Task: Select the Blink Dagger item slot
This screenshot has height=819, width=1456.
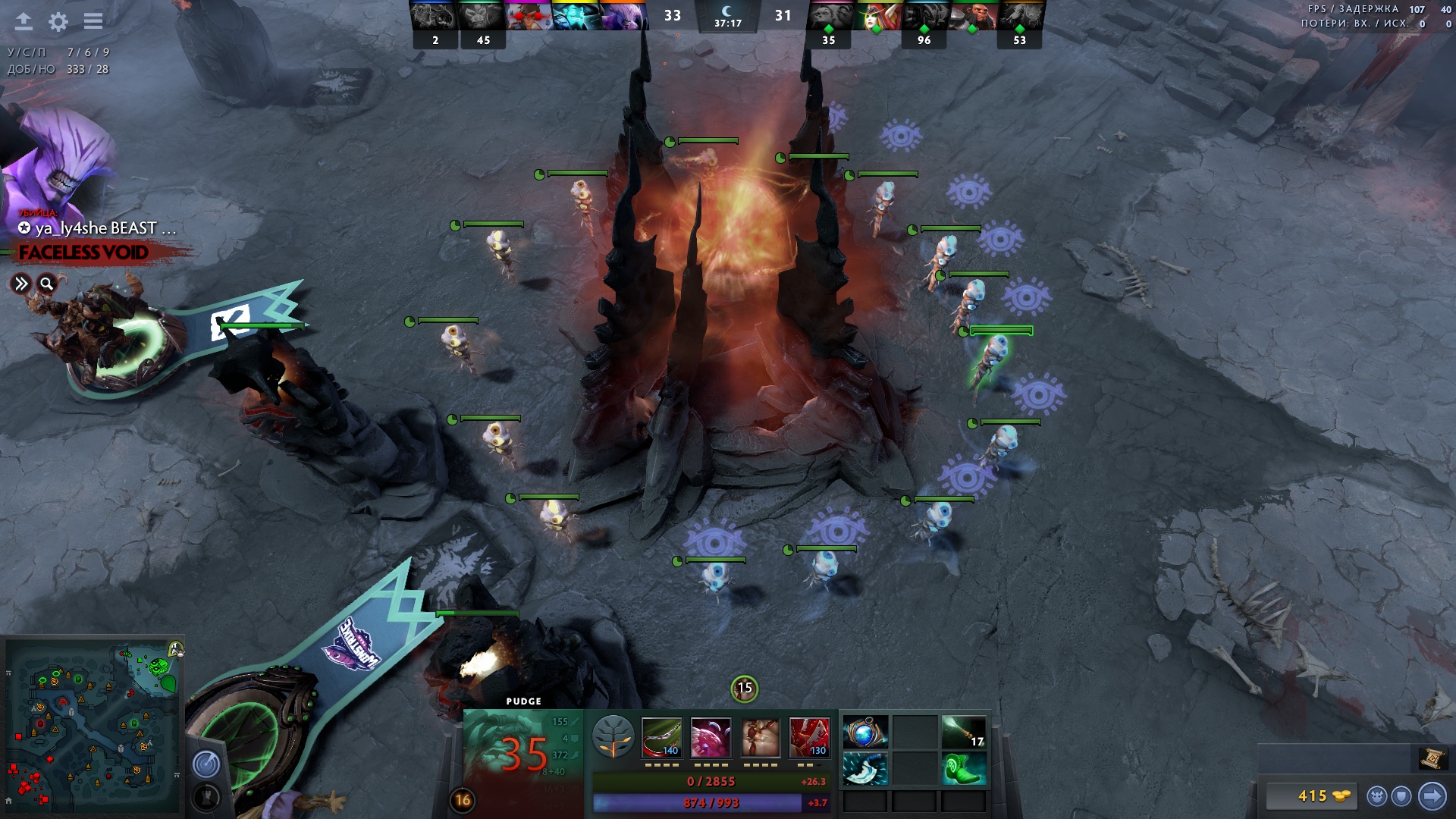Action: (x=865, y=769)
